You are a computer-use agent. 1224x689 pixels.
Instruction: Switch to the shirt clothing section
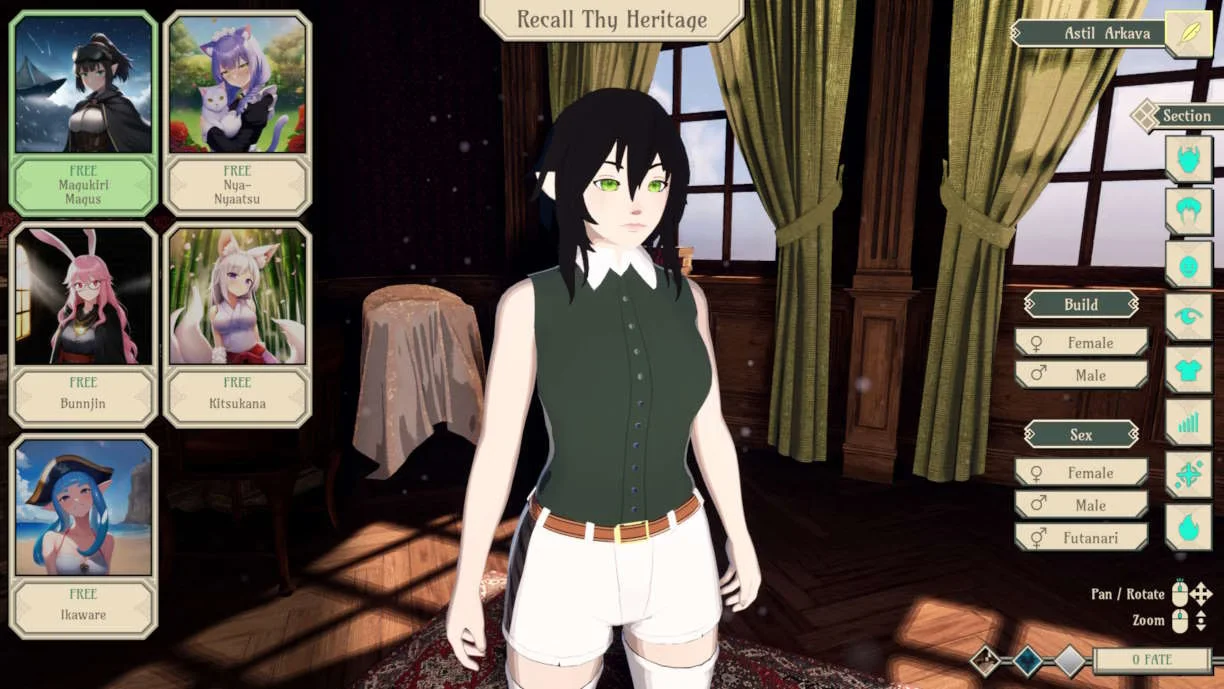click(1188, 370)
